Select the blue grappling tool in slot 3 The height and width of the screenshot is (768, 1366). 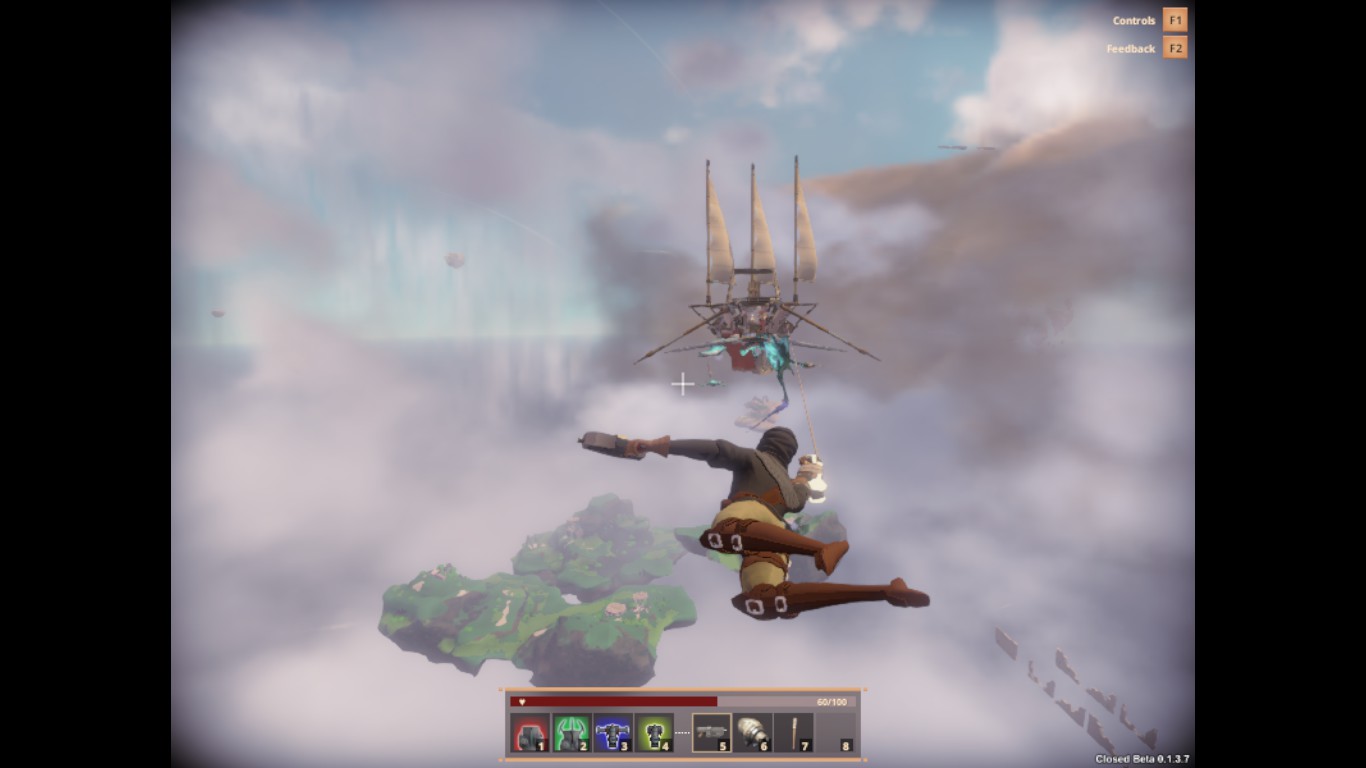click(613, 732)
